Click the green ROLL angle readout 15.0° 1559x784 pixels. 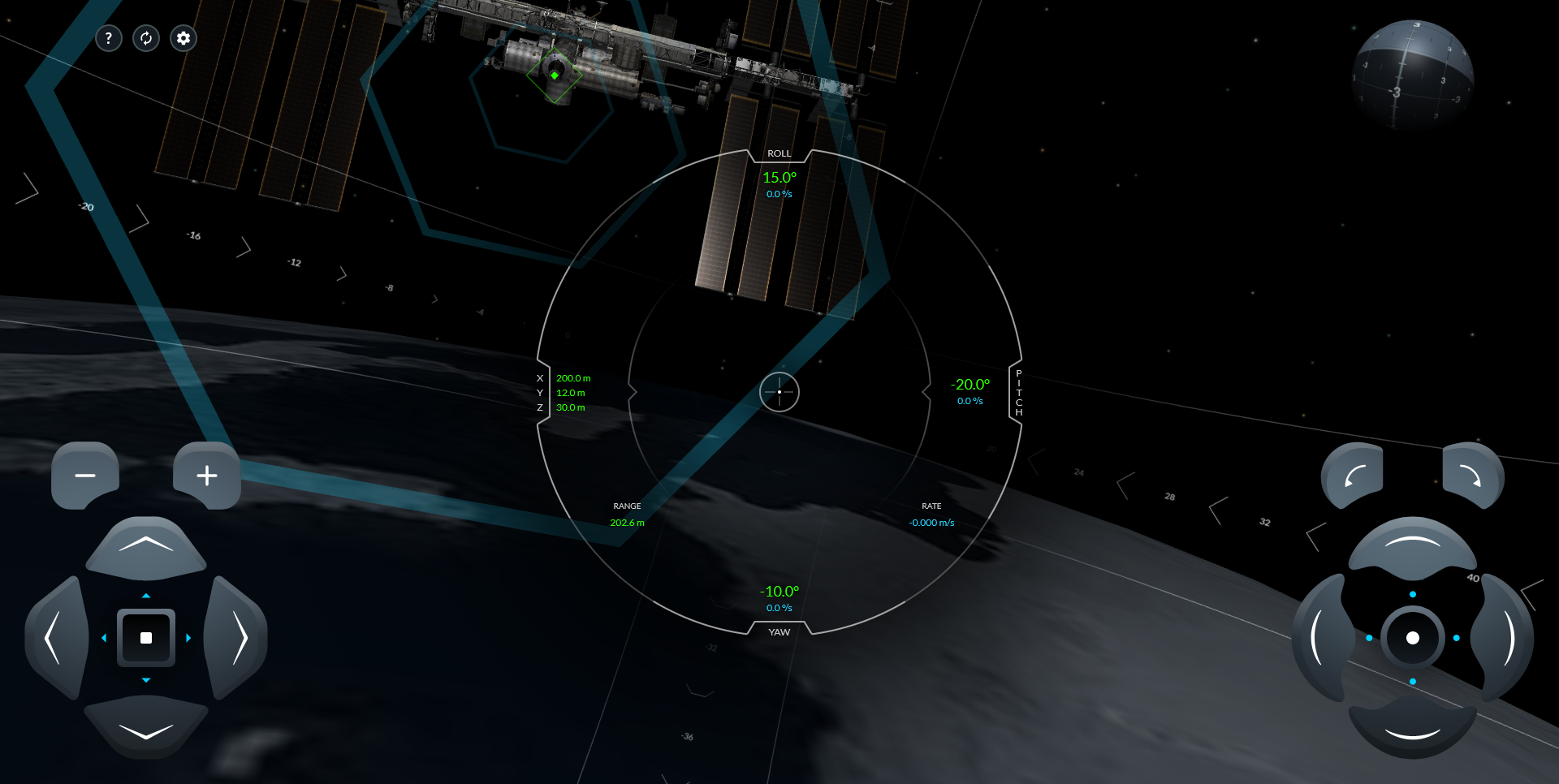[779, 177]
